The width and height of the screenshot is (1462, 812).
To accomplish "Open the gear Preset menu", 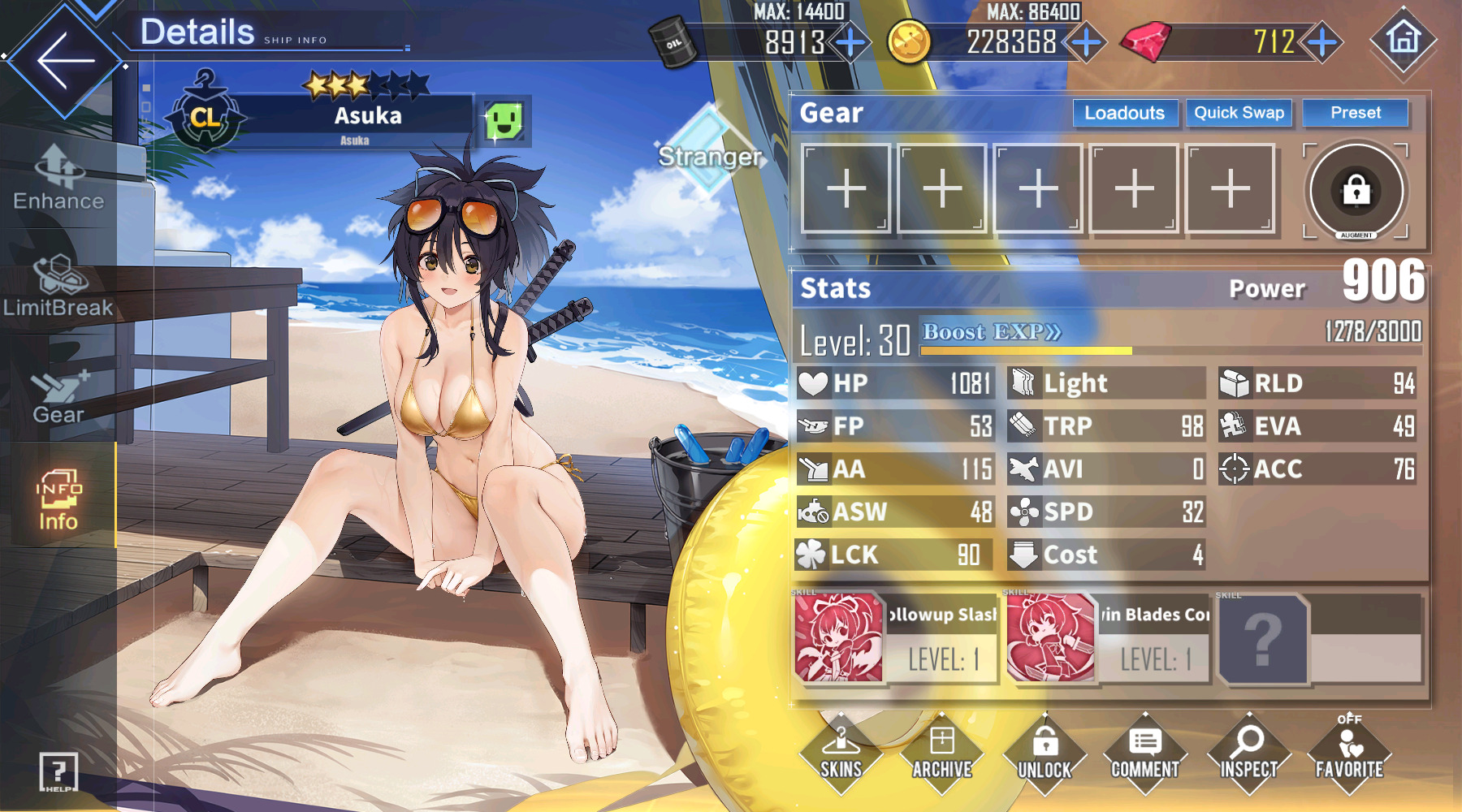I will [x=1355, y=113].
